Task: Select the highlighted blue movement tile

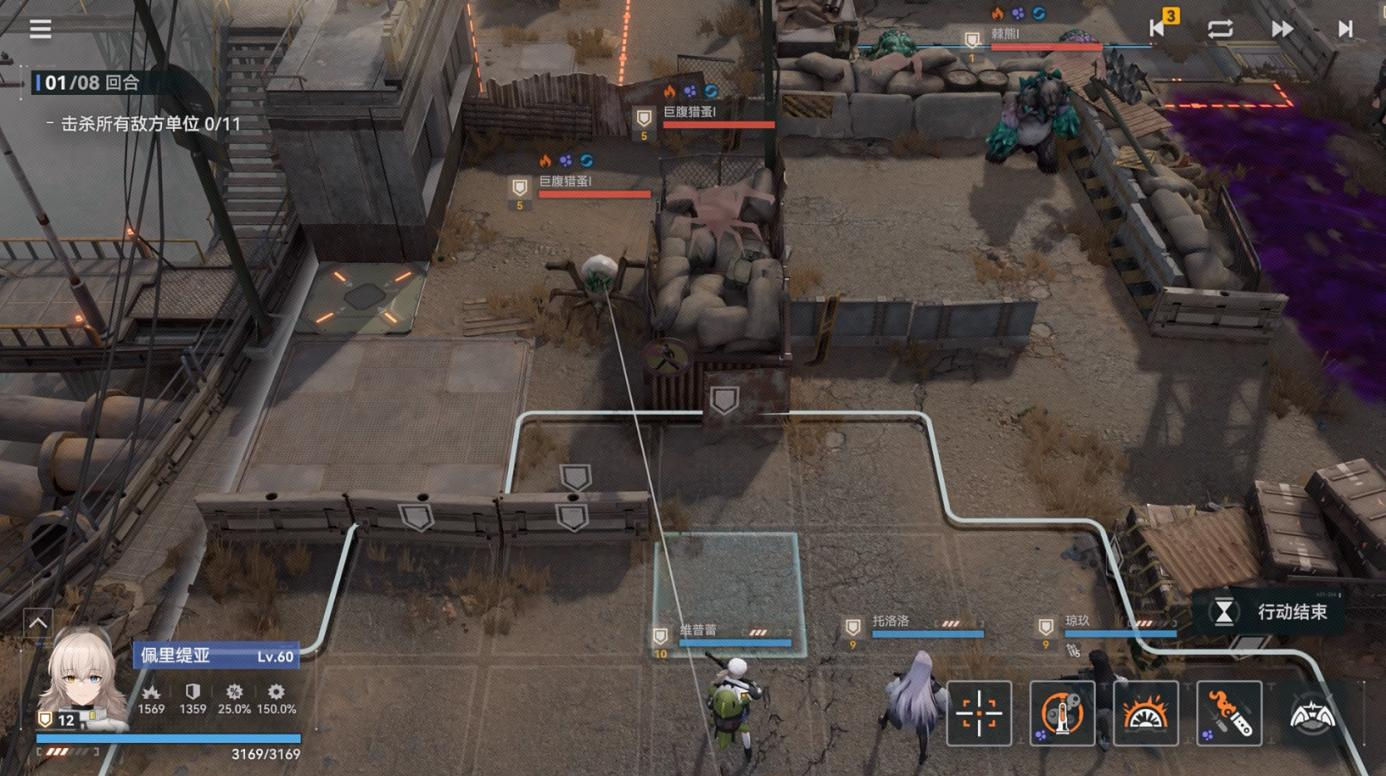Action: coord(728,582)
